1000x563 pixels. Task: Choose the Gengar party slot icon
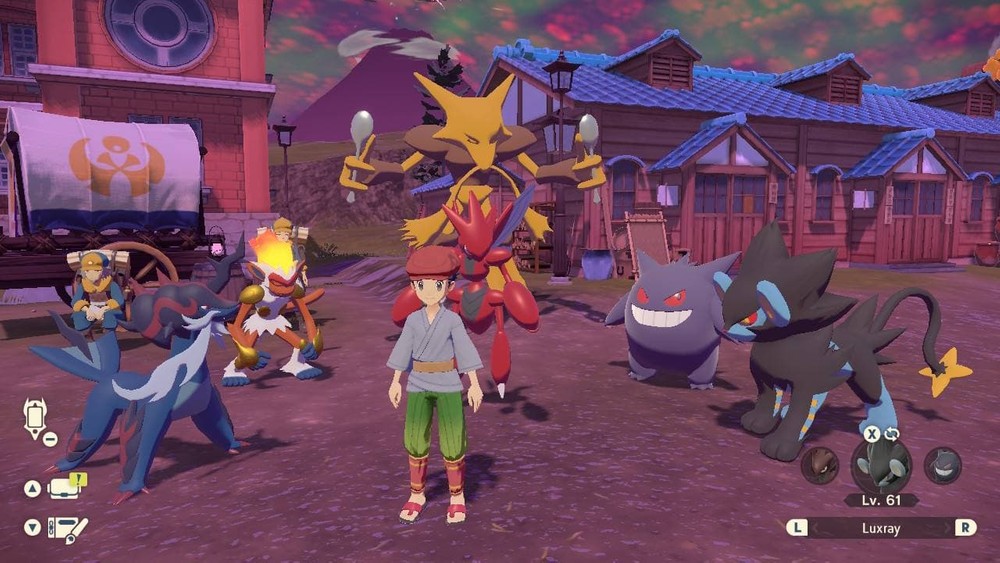click(x=942, y=466)
